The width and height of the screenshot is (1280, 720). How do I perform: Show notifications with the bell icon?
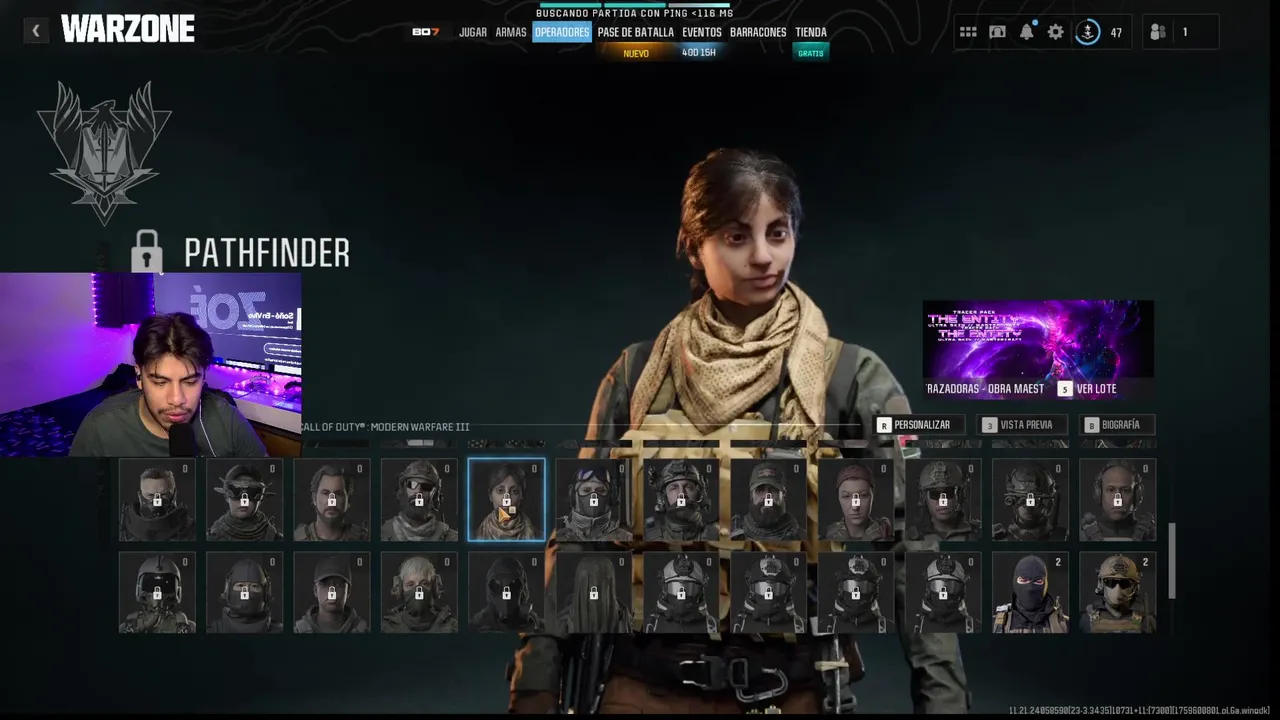click(x=1026, y=32)
